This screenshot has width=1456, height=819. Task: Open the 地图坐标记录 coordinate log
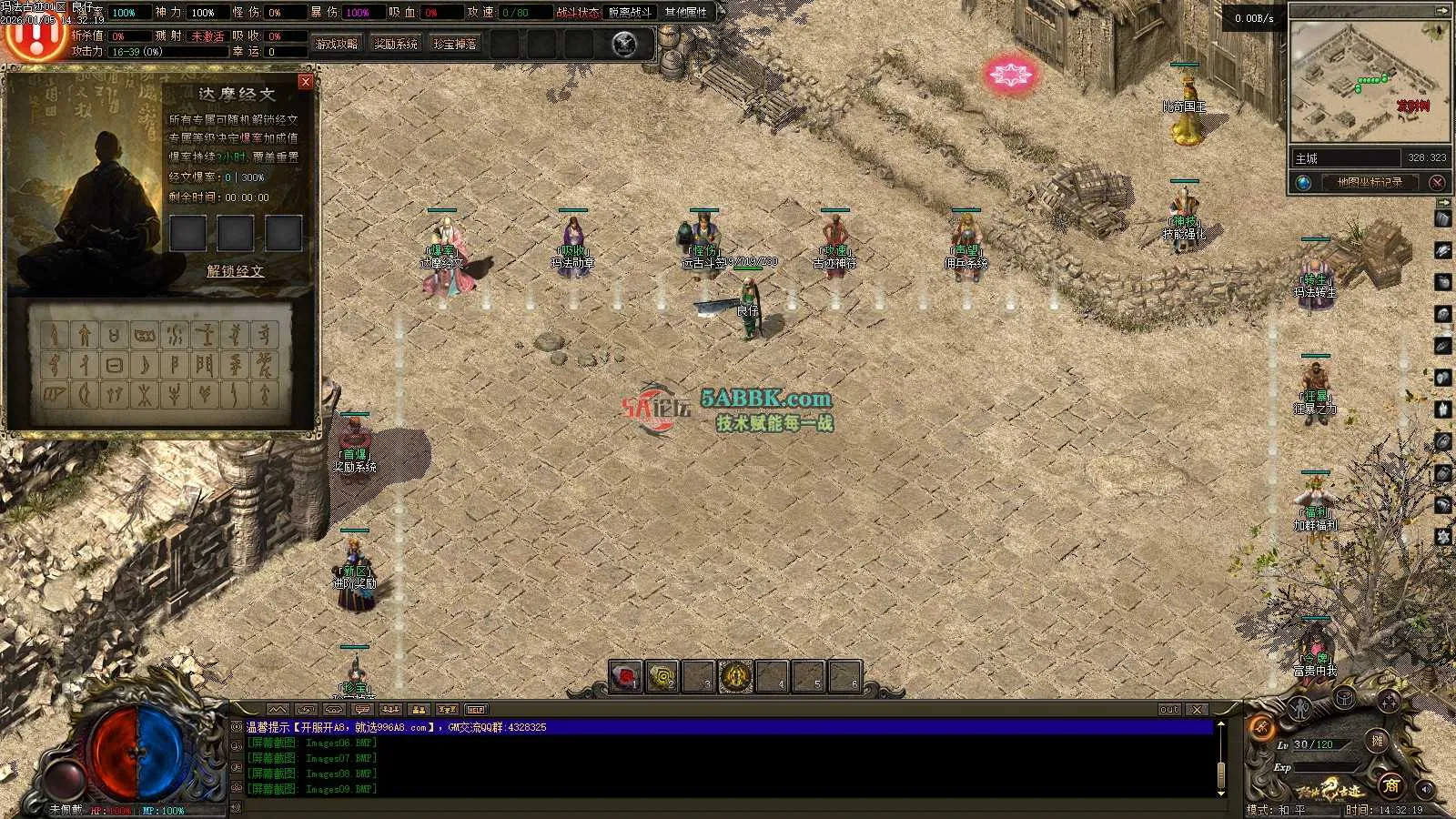click(1370, 183)
